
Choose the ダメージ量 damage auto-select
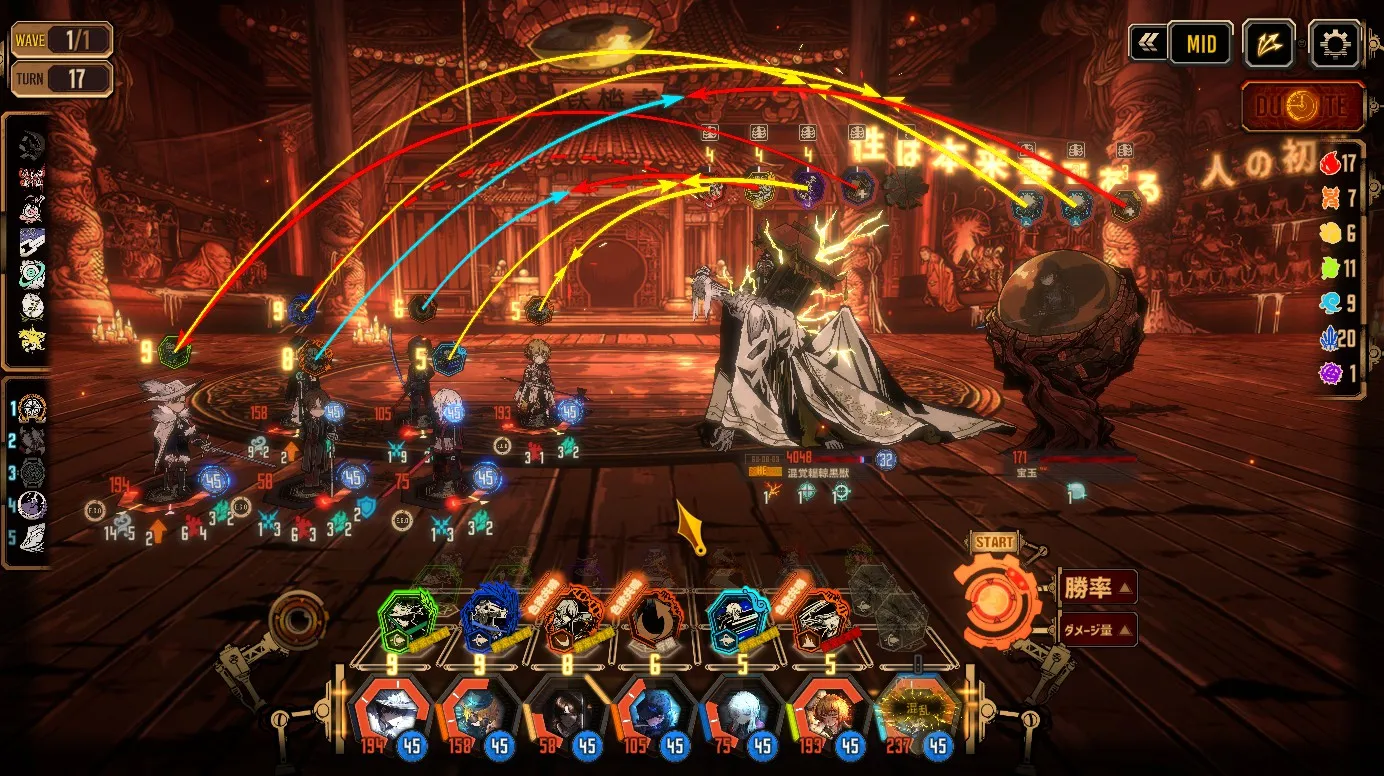click(1096, 630)
